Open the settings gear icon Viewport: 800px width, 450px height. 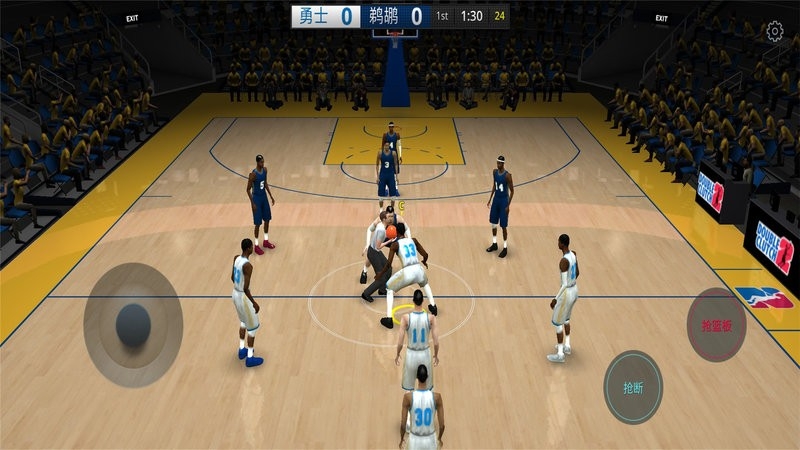click(775, 32)
